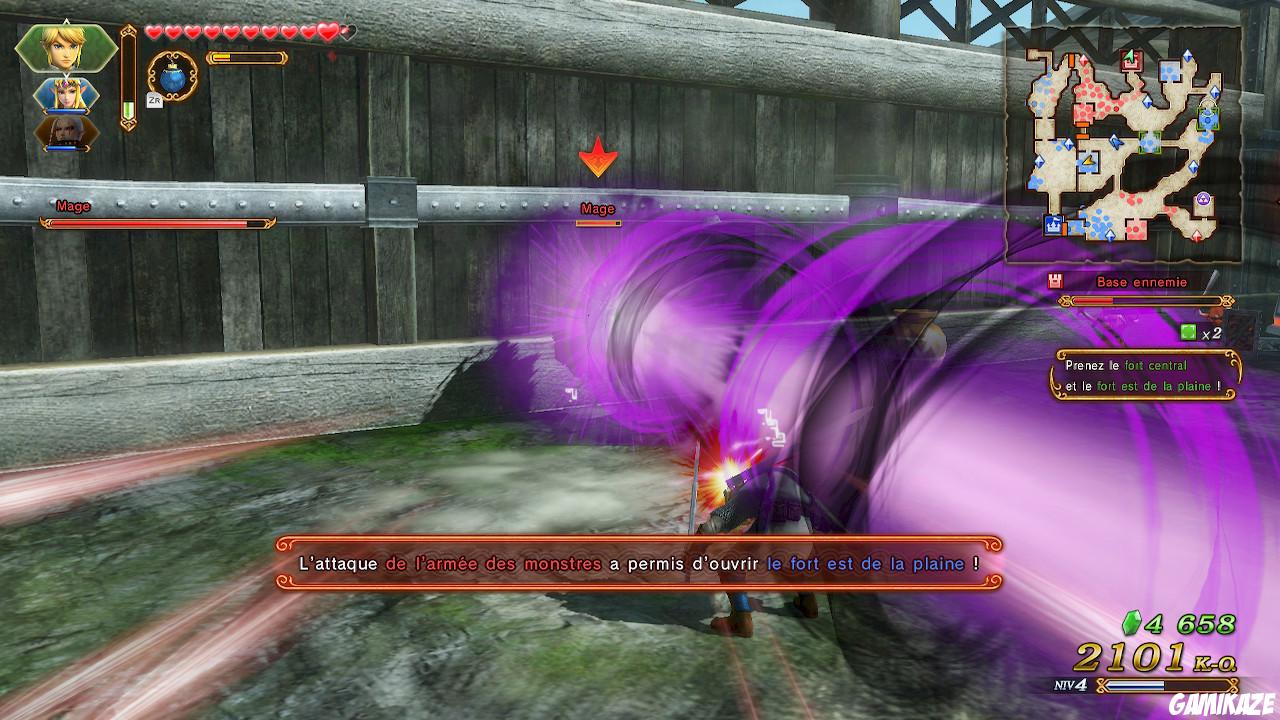Image resolution: width=1280 pixels, height=720 pixels.
Task: Click the ZR button prompt icon
Action: click(156, 101)
